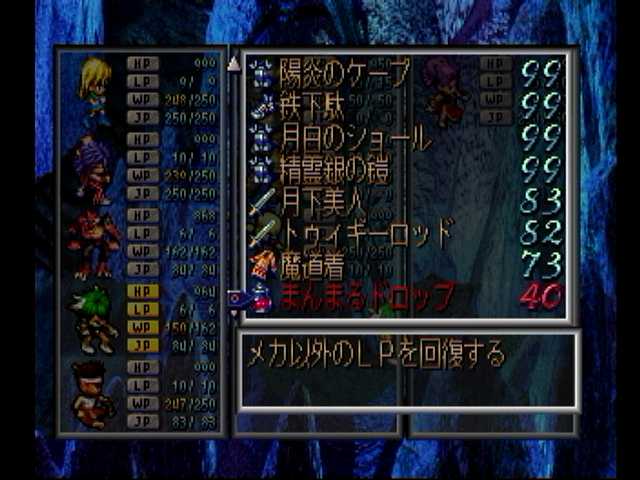Select the 陽炎のケープ item row

(345, 73)
